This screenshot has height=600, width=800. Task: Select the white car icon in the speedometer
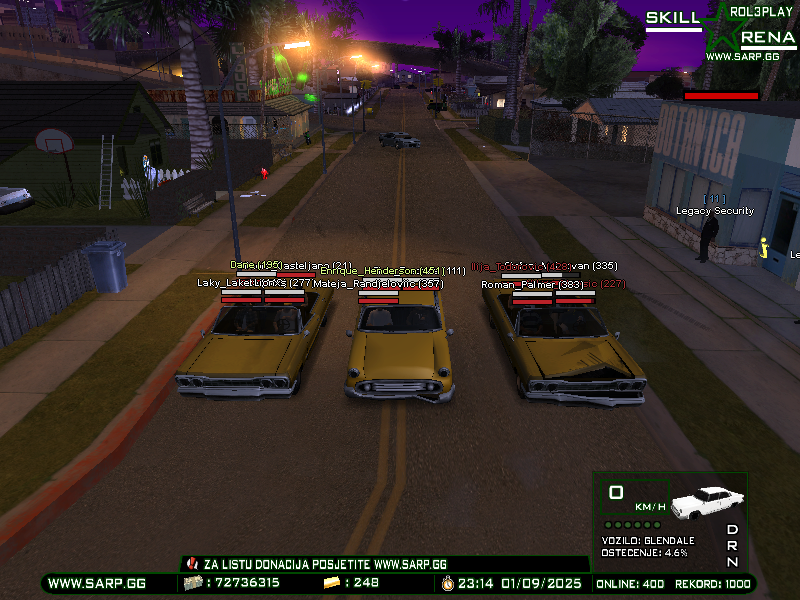709,501
